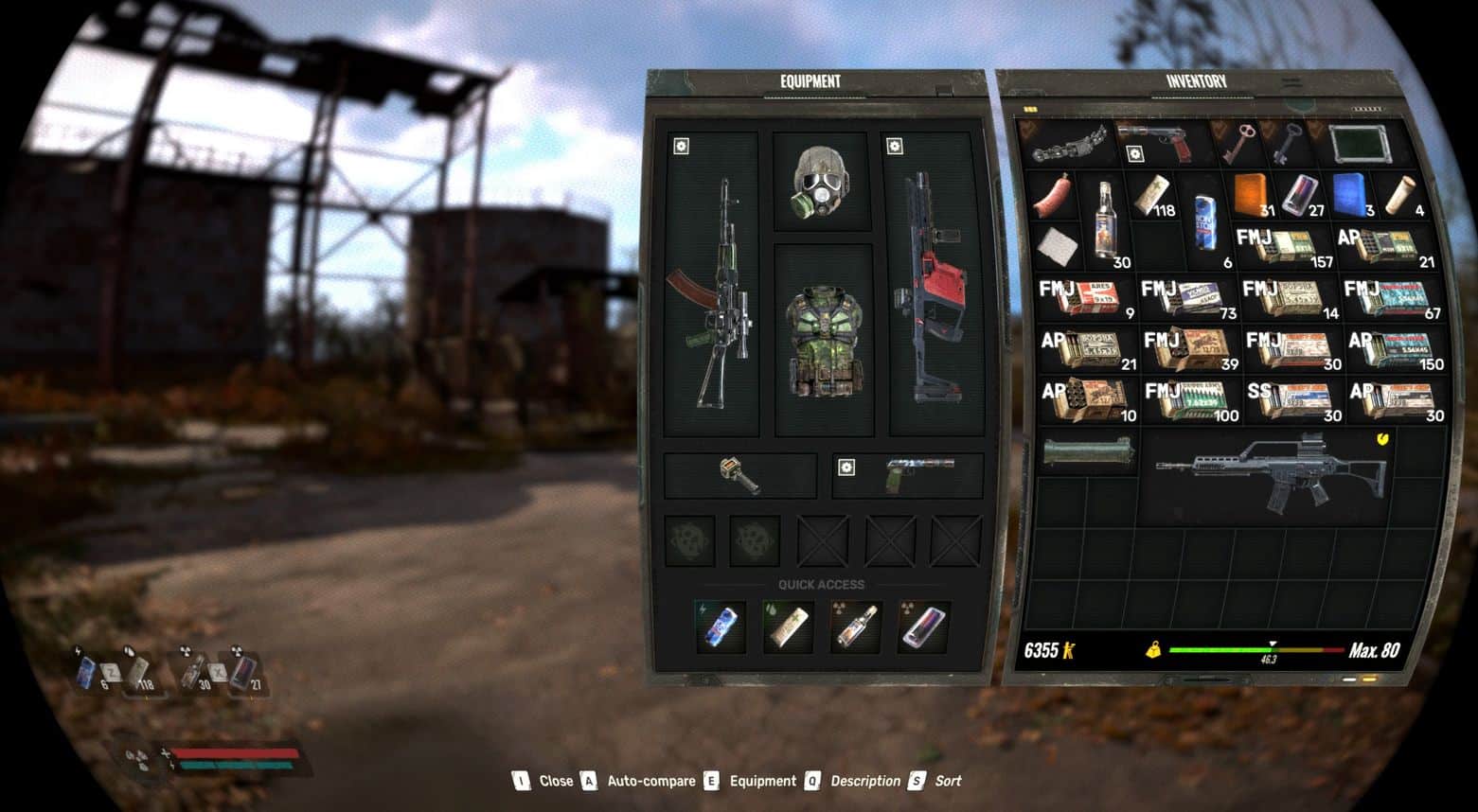
Task: Select the 7.62x39 FMJ ammo with 100 rounds
Action: click(x=1190, y=401)
